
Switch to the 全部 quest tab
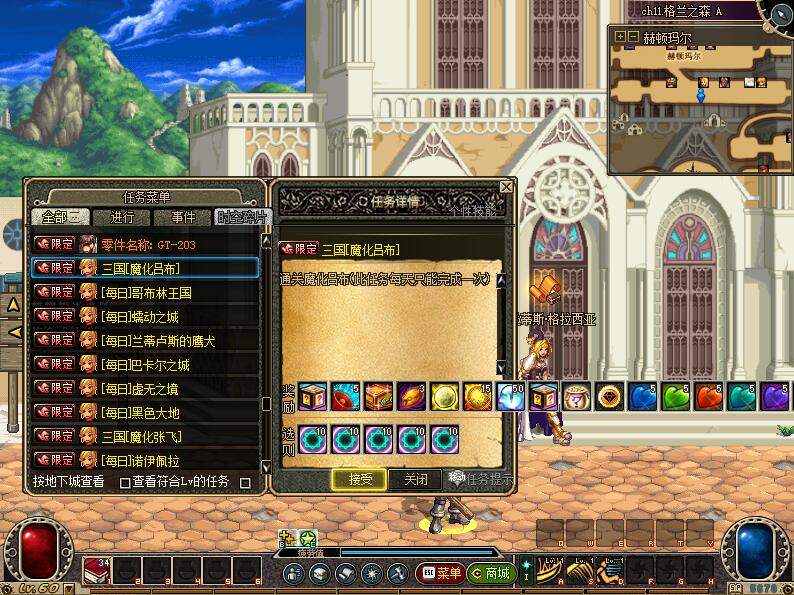[x=61, y=217]
